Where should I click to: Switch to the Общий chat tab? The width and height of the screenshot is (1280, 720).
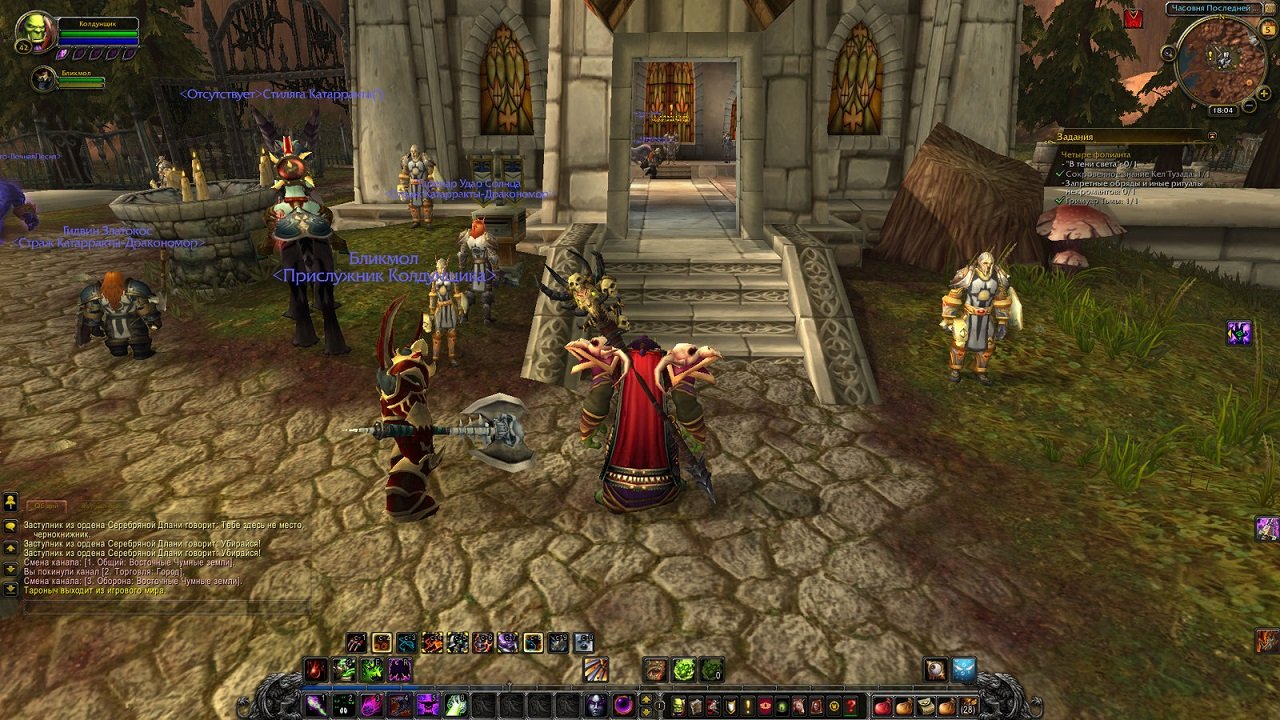pyautogui.click(x=46, y=506)
